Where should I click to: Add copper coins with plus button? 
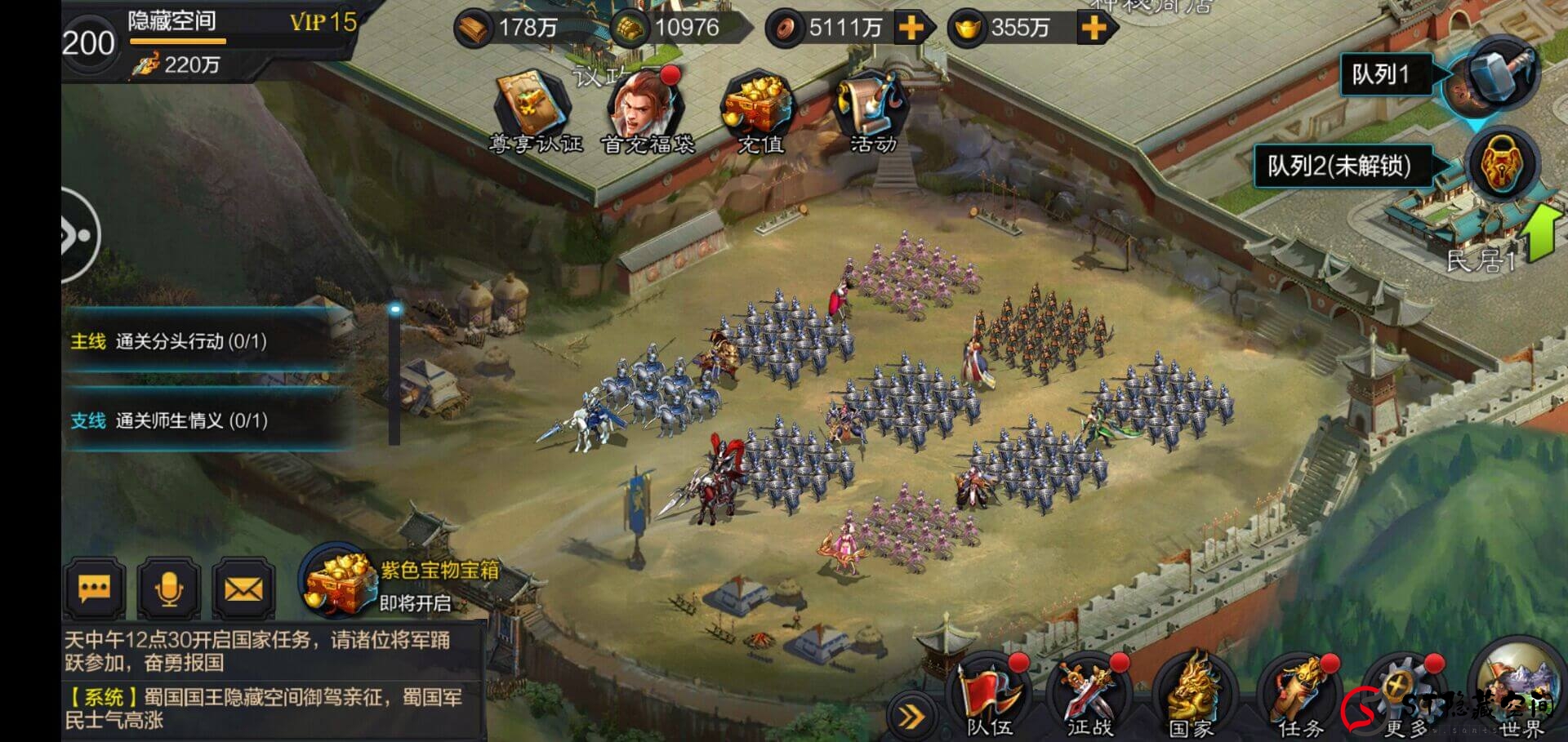tap(911, 29)
